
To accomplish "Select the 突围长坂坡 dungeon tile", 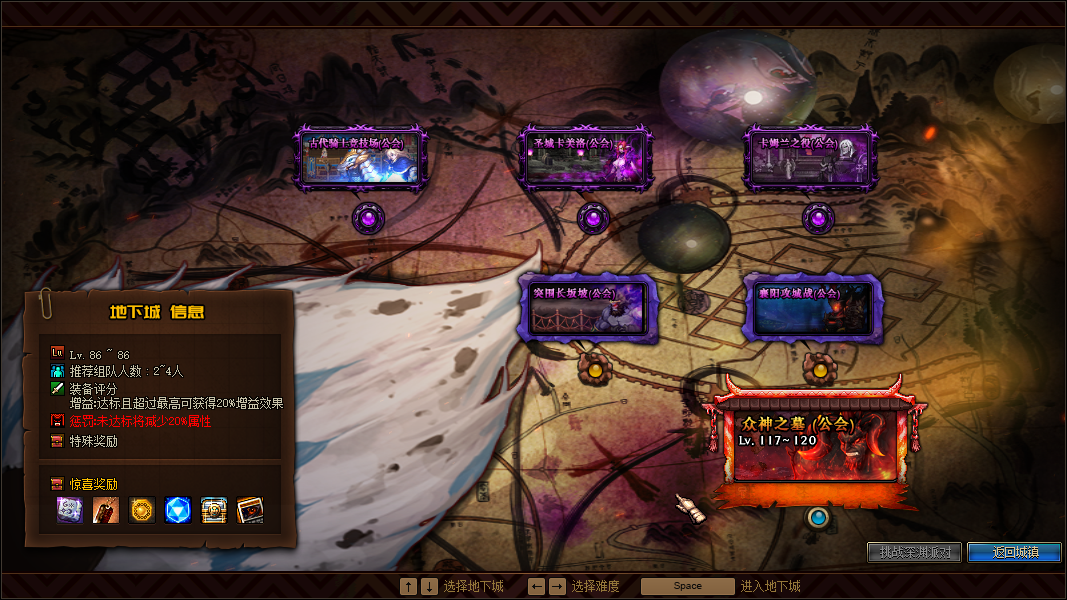I will 587,308.
